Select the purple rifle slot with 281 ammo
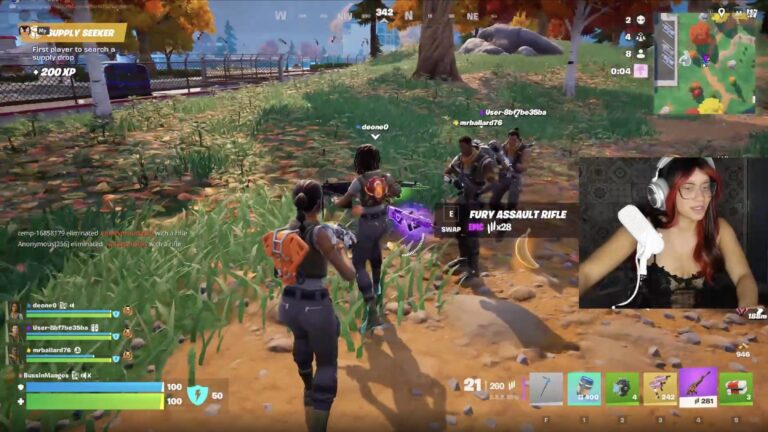The width and height of the screenshot is (768, 432). coord(697,387)
